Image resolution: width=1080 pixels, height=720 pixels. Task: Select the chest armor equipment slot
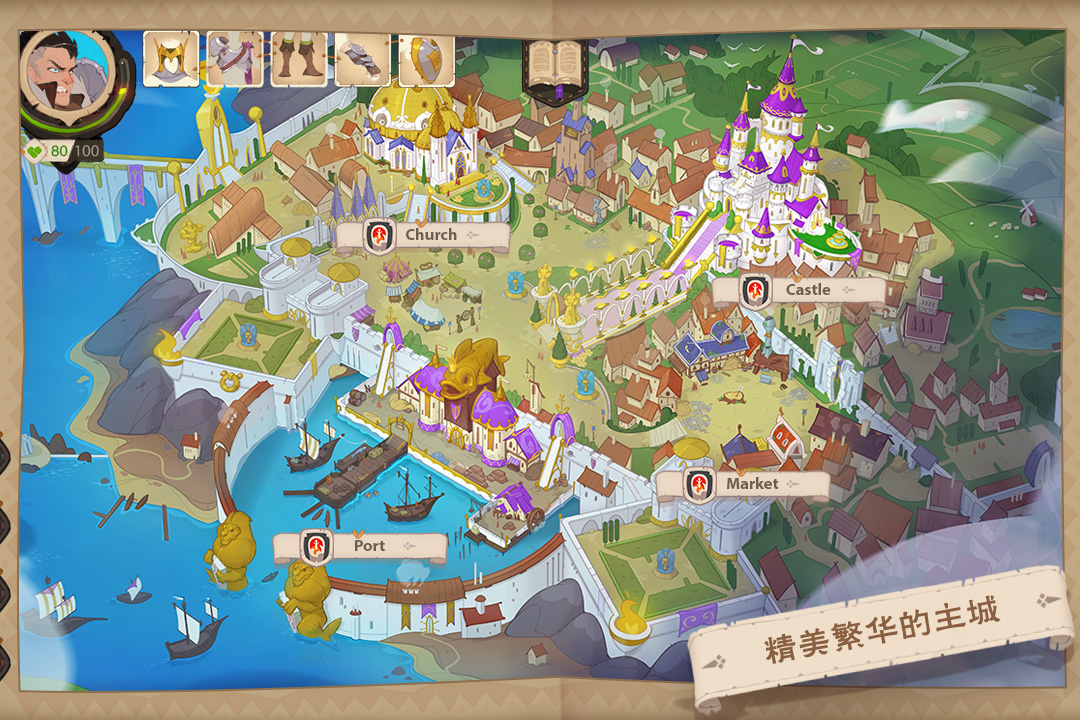pyautogui.click(x=235, y=59)
